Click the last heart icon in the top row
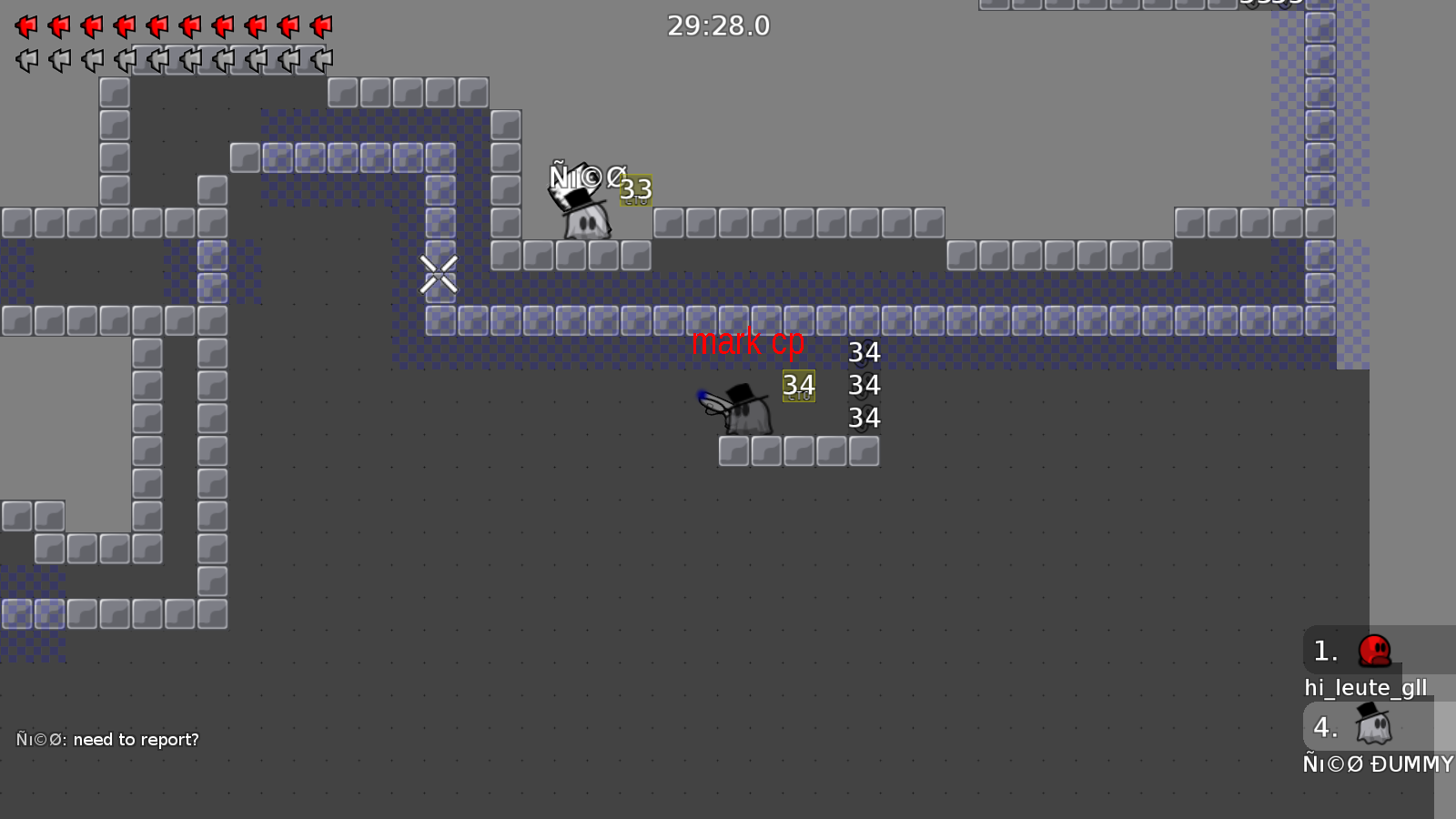The width and height of the screenshot is (1456, 819). (x=320, y=26)
